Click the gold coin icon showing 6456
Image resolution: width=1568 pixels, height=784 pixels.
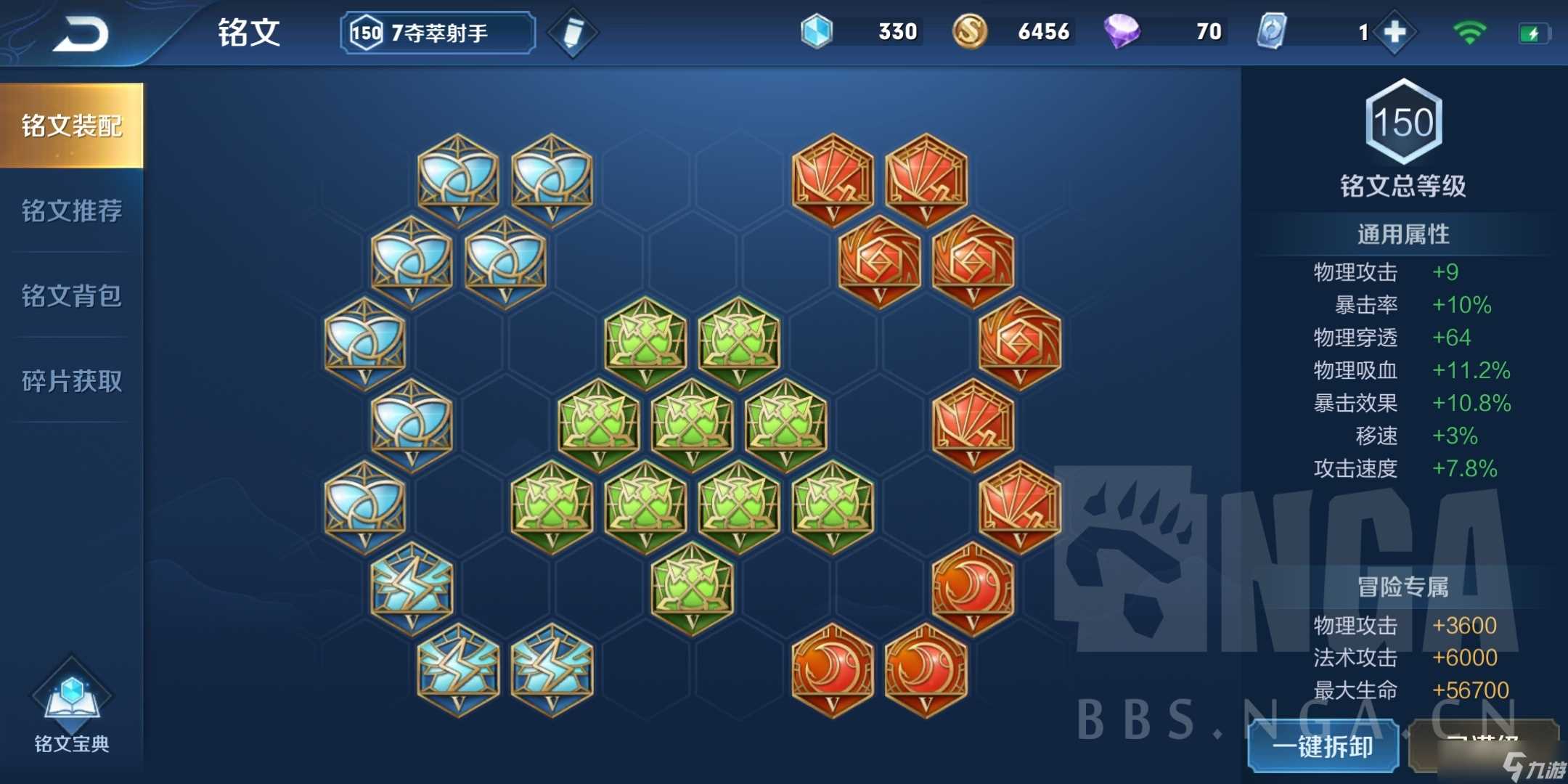click(971, 32)
